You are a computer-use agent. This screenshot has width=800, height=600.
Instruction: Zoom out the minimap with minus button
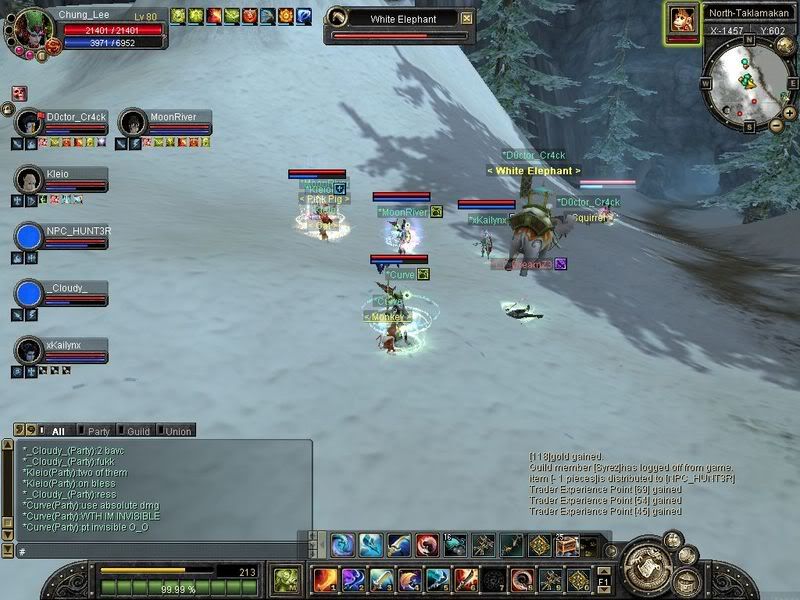776,125
